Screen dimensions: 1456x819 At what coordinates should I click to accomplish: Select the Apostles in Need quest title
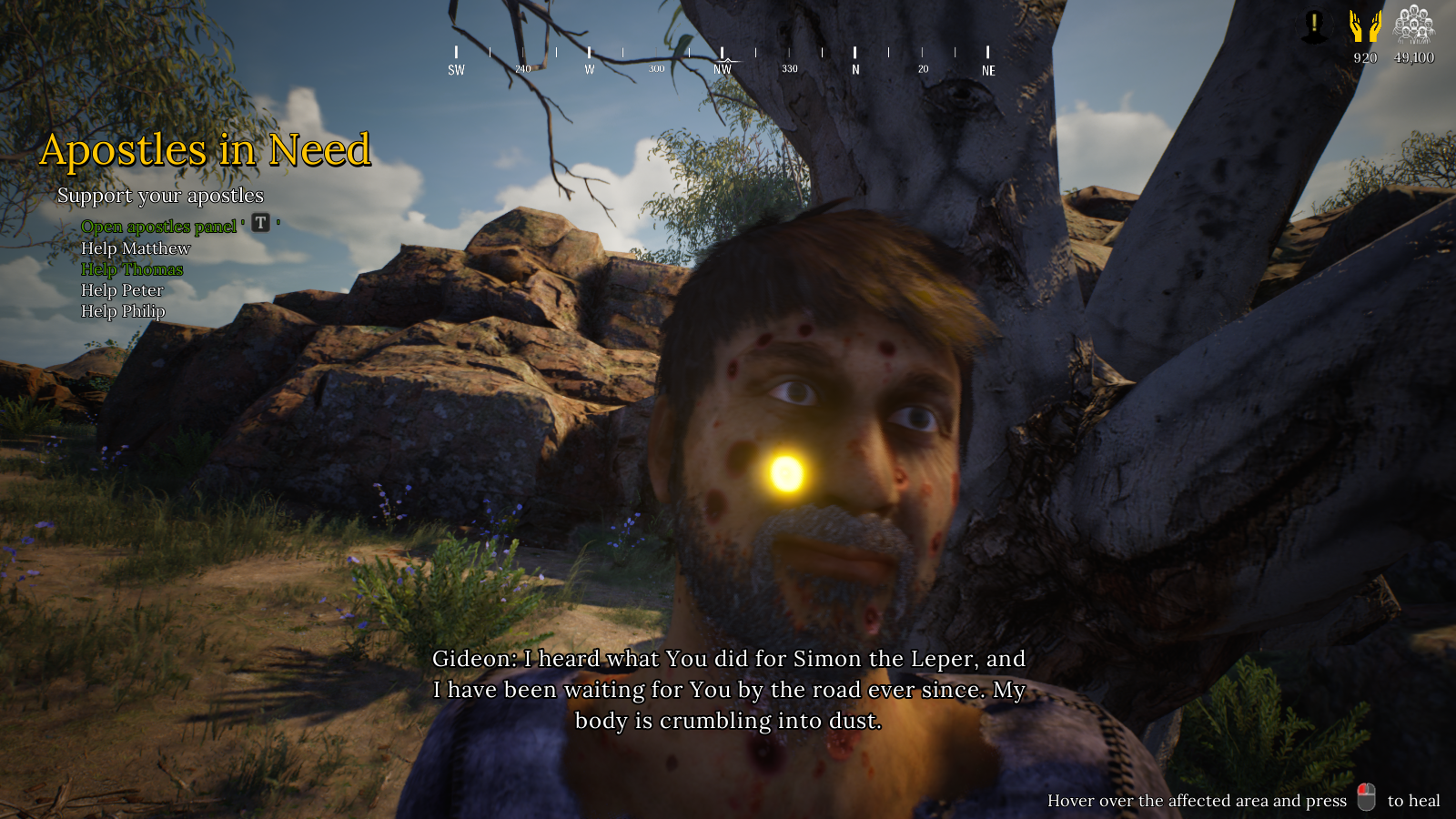click(206, 150)
